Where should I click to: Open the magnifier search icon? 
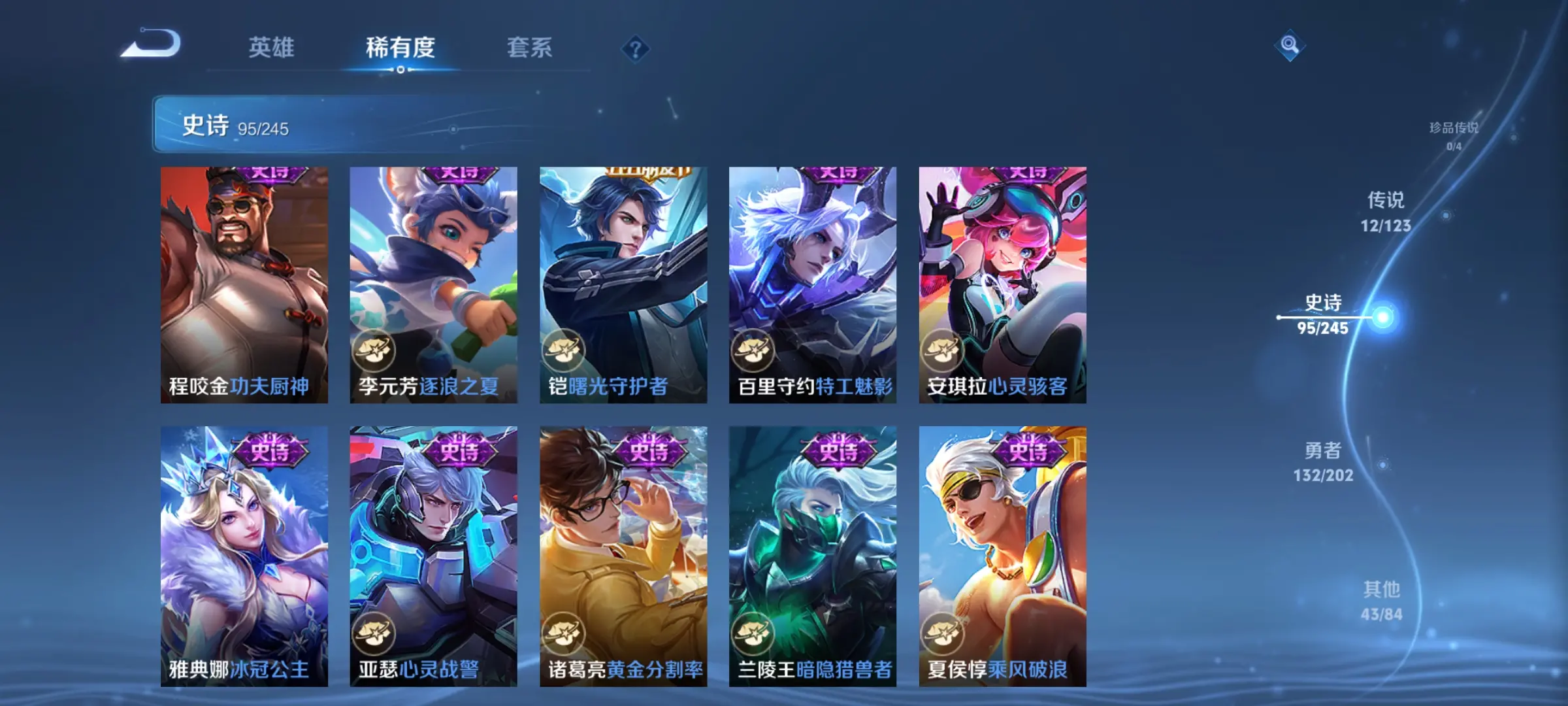(x=1289, y=45)
